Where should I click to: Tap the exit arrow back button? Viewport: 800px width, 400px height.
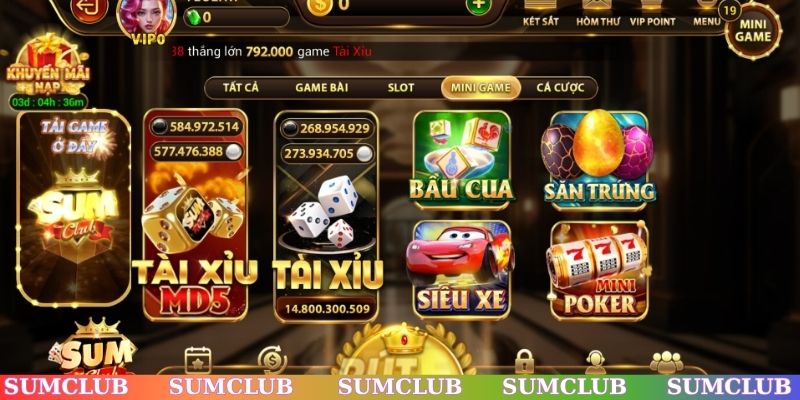pyautogui.click(x=90, y=8)
